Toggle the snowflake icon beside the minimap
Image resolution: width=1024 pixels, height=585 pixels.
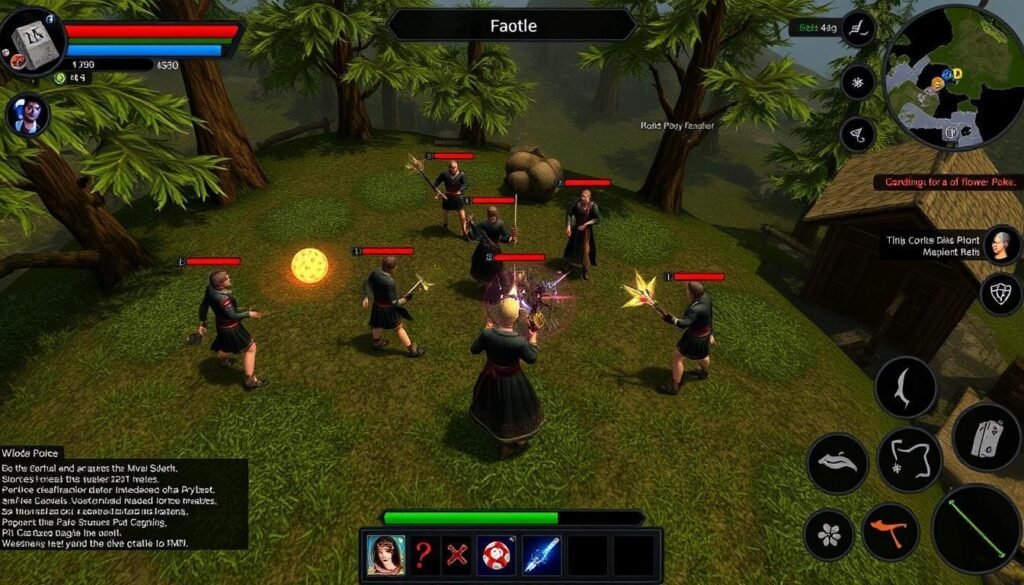[858, 82]
